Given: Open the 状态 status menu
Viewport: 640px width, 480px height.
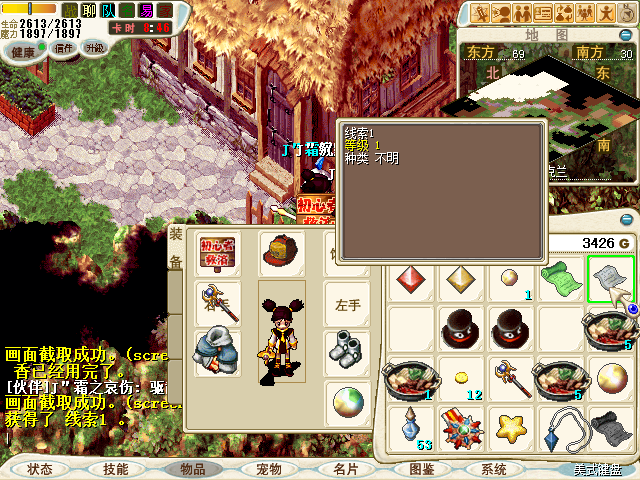Looking at the screenshot, I should coord(40,468).
